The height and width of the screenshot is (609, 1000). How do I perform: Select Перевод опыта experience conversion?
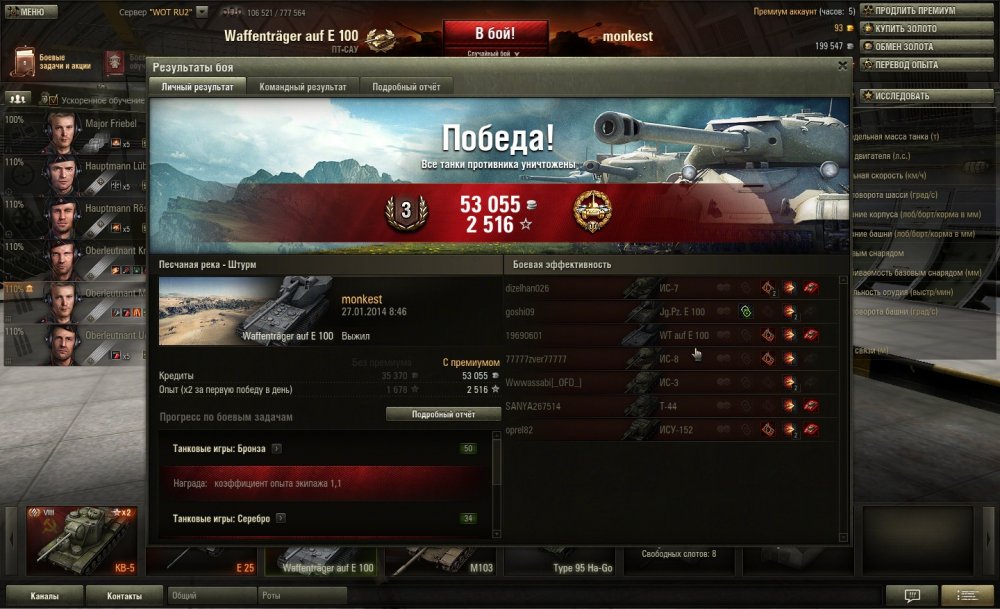[912, 64]
